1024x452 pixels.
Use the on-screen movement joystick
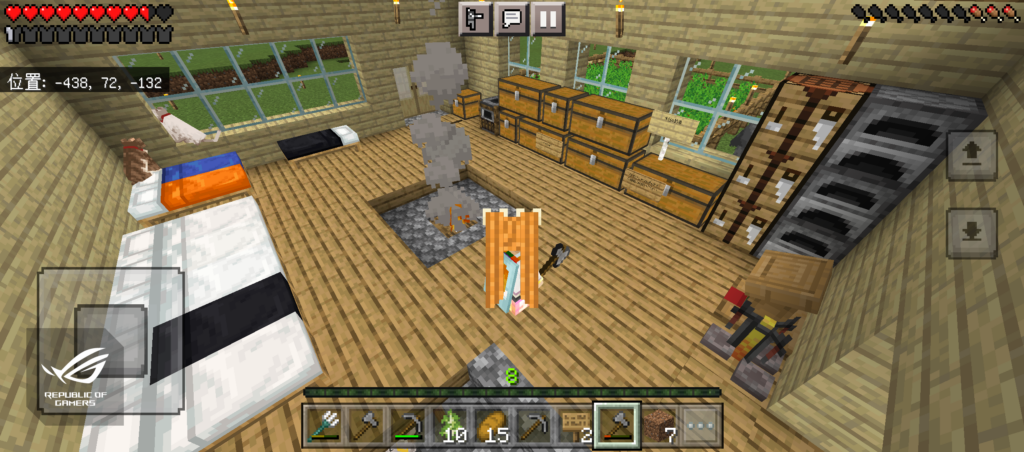point(110,340)
